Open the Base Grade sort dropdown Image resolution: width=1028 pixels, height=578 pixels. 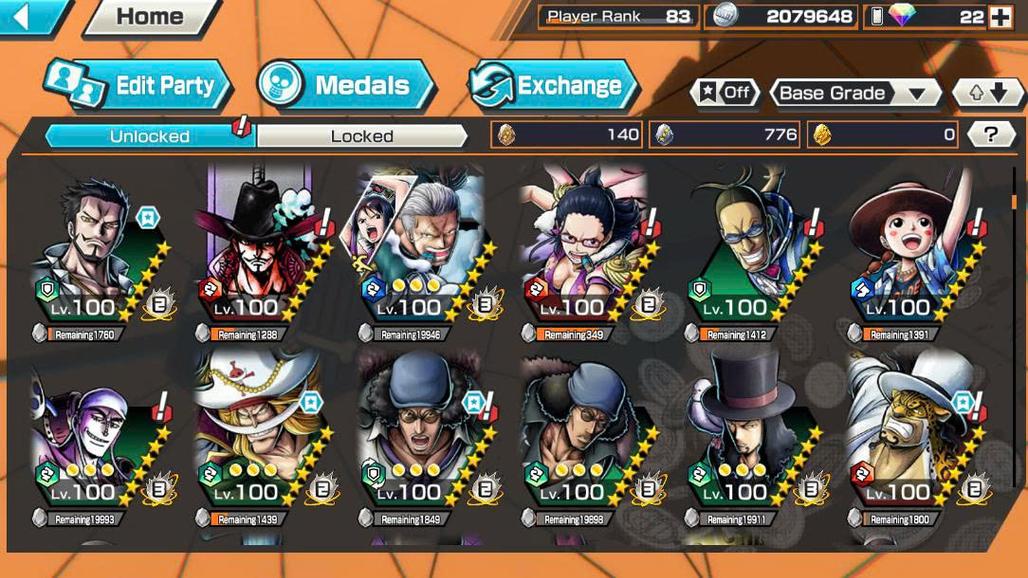(x=855, y=93)
